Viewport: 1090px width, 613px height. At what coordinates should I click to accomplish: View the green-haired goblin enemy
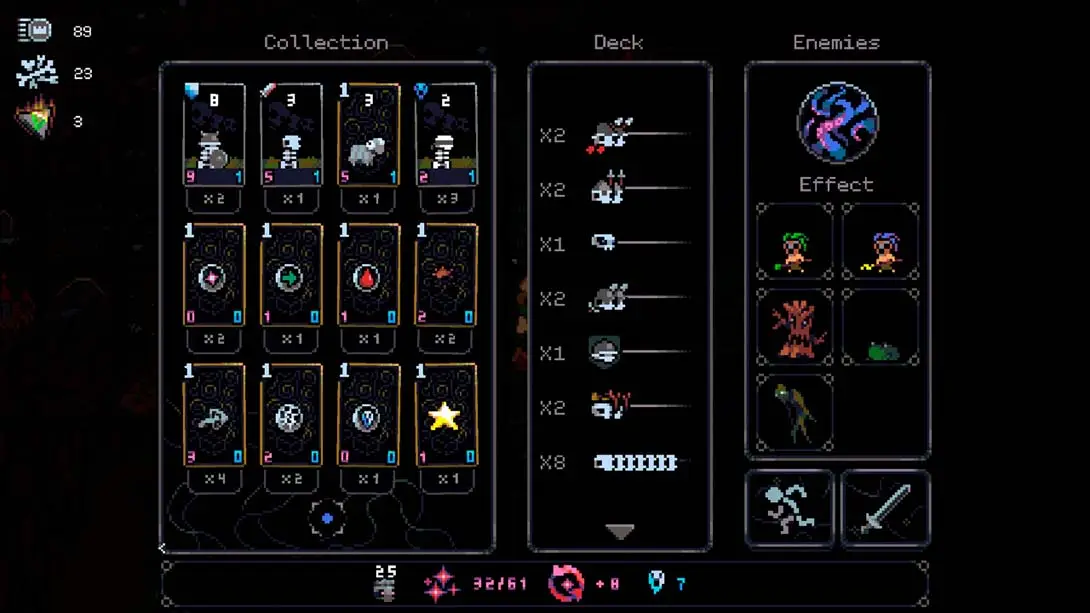tap(795, 243)
